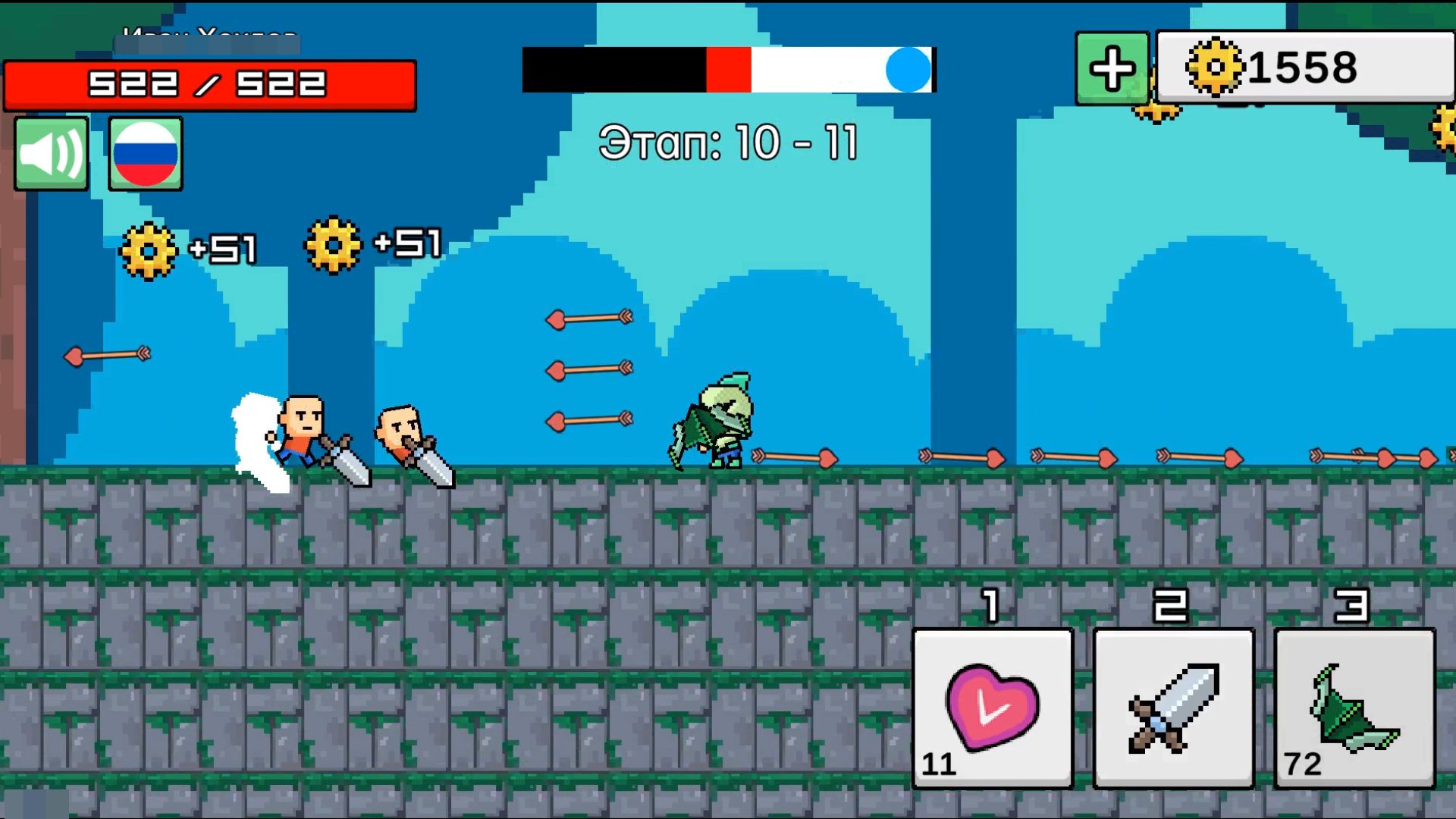Tap the gear currency counter showing 1558
Viewport: 1456px width, 819px height.
(1304, 68)
